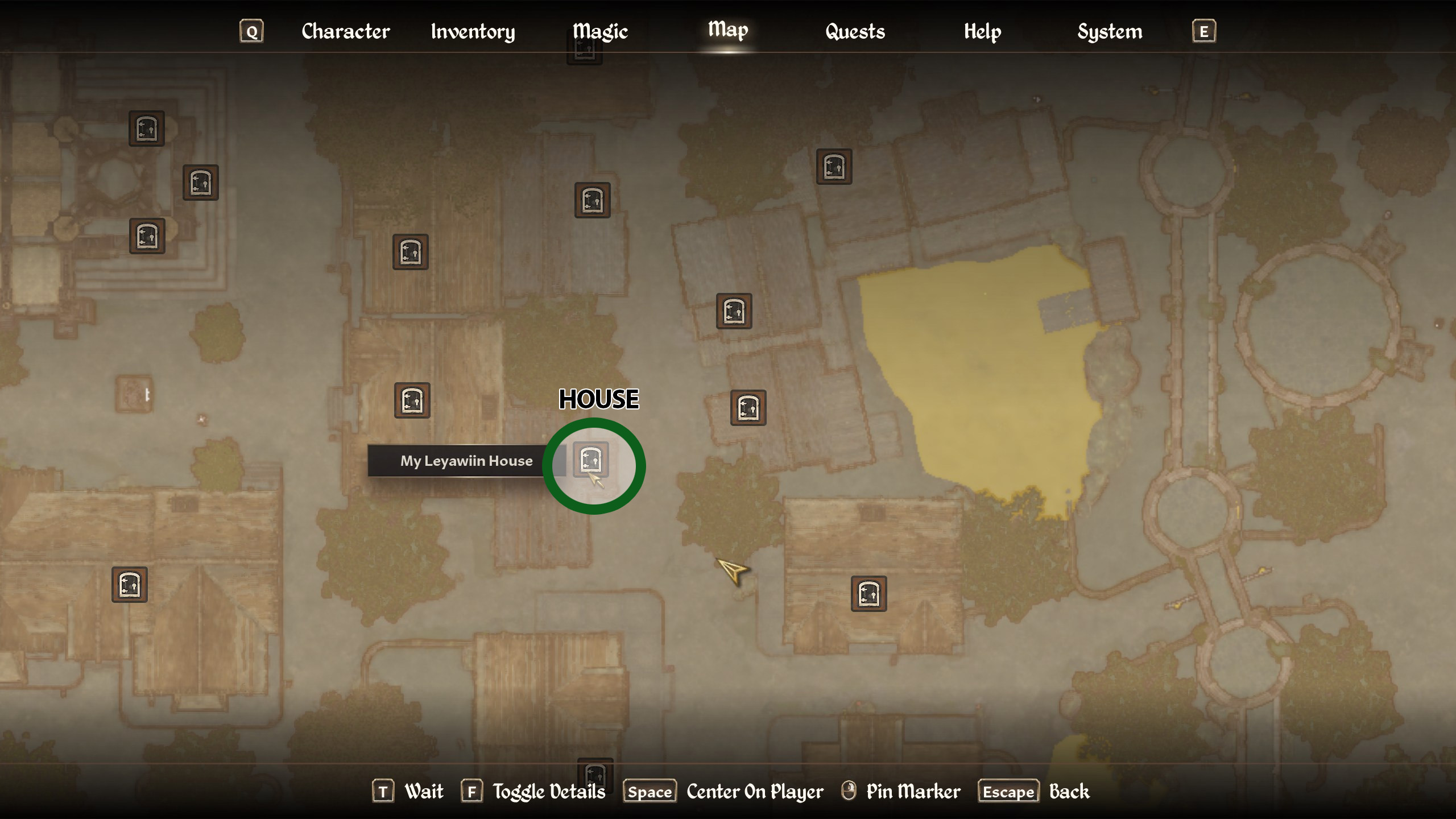Select the door icon above My Leyawiin House tooltip
The height and width of the screenshot is (819, 1456).
point(411,400)
